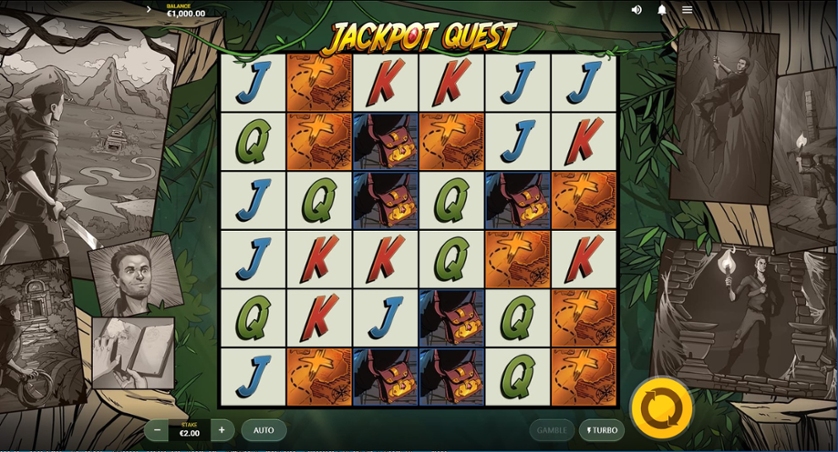The width and height of the screenshot is (838, 452).
Task: Mute the sound via speaker icon
Action: pyautogui.click(x=637, y=10)
